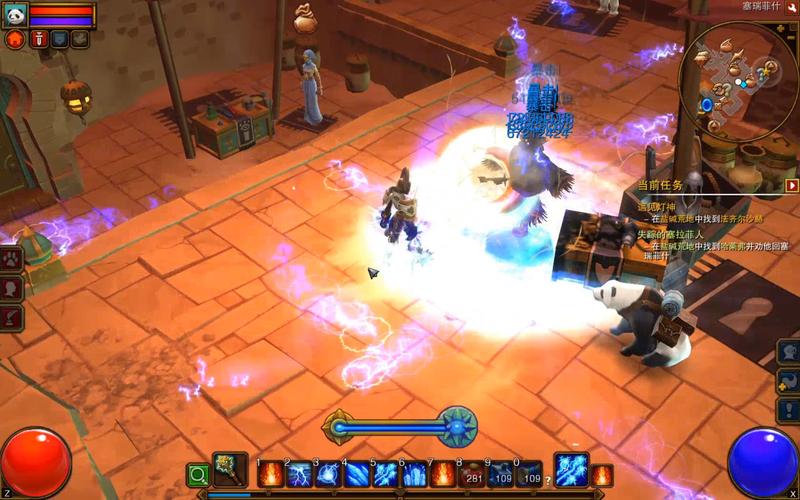Open the silhouette panel button on left edge

pos(12,288)
